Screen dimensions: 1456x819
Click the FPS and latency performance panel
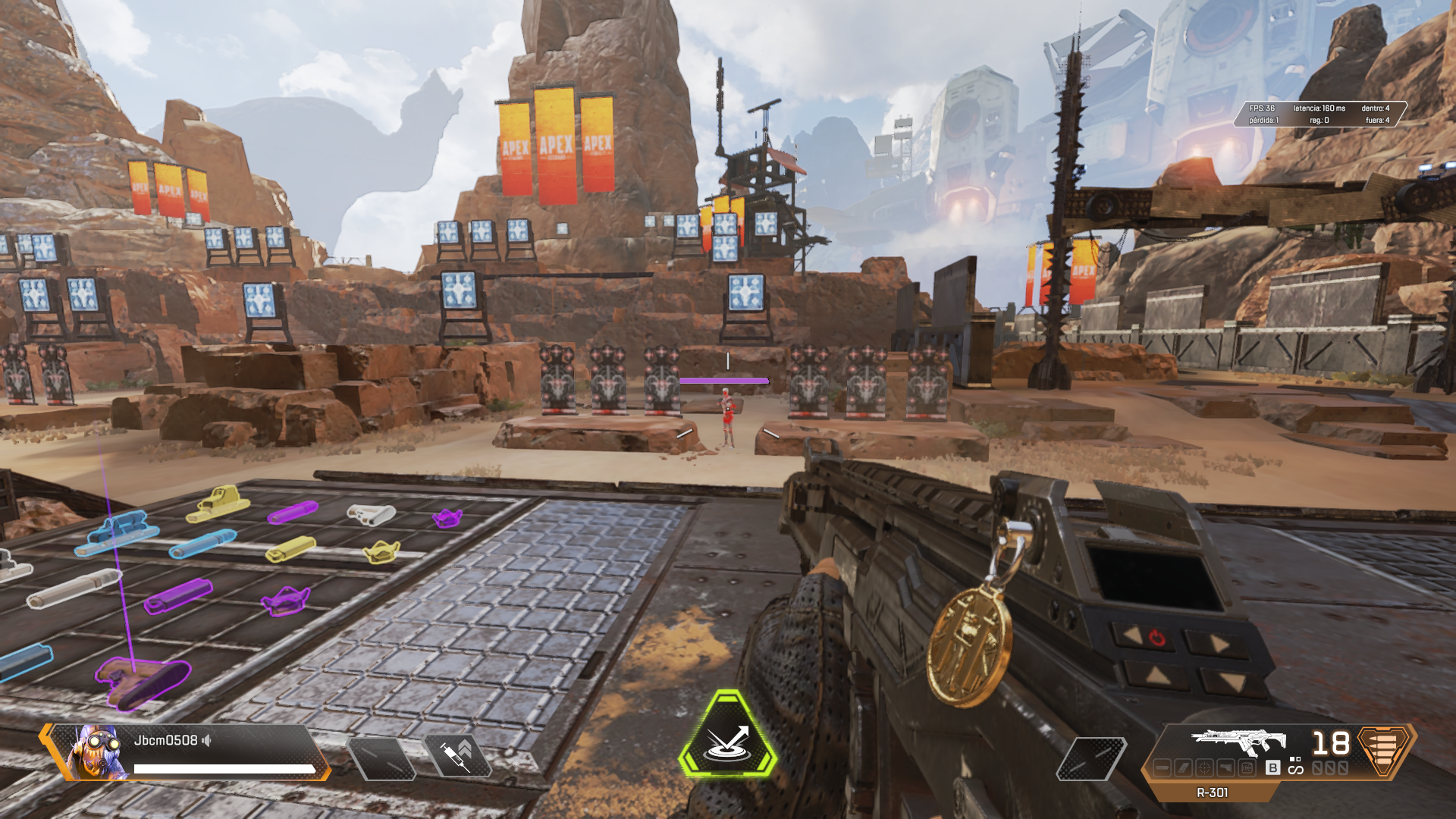(1319, 114)
